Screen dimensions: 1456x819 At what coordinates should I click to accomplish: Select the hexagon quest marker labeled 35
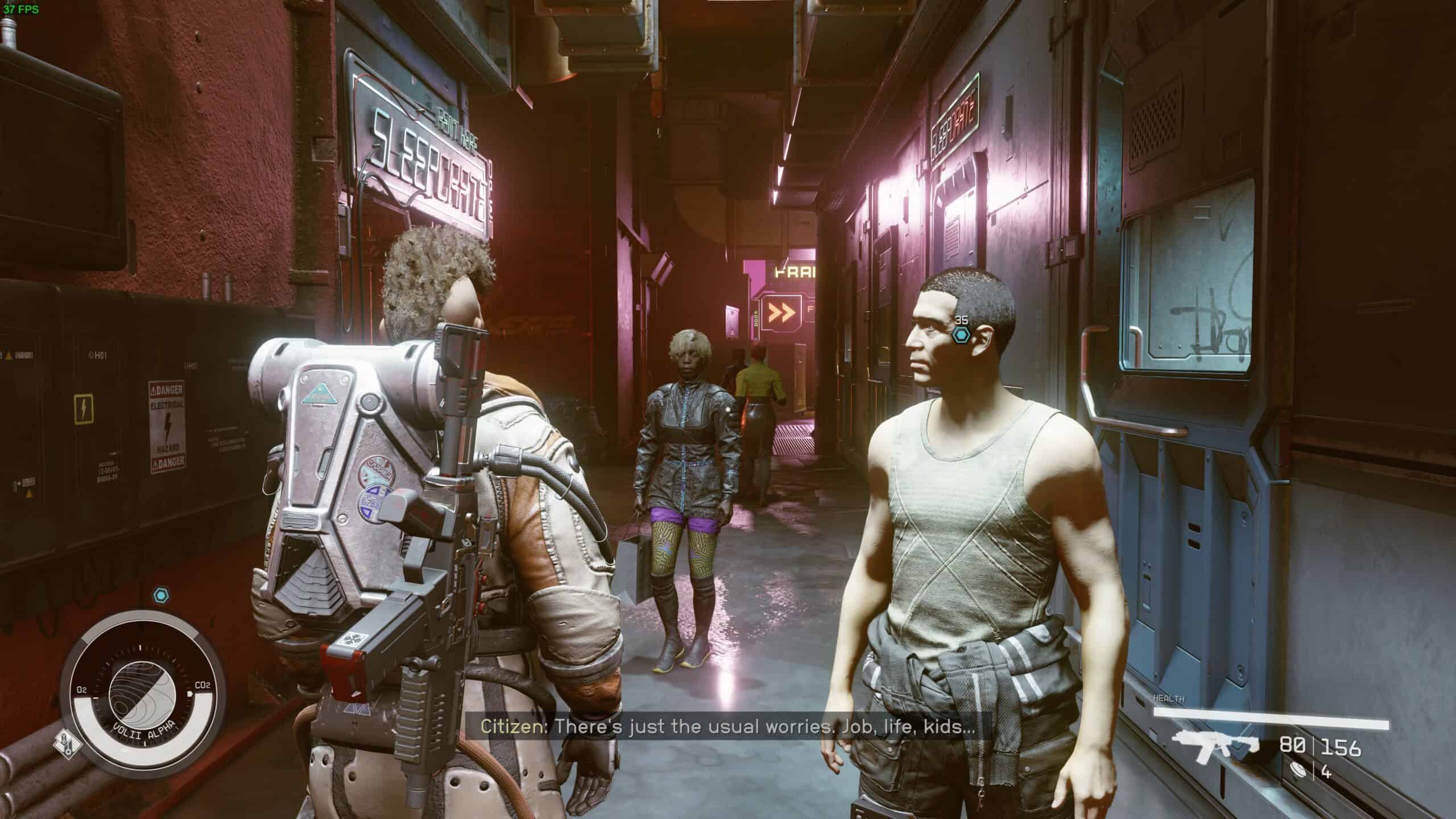pyautogui.click(x=962, y=335)
